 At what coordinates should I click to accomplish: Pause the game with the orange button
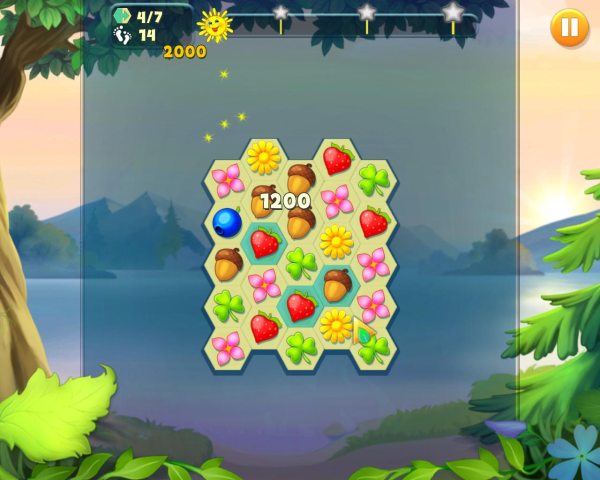click(569, 27)
